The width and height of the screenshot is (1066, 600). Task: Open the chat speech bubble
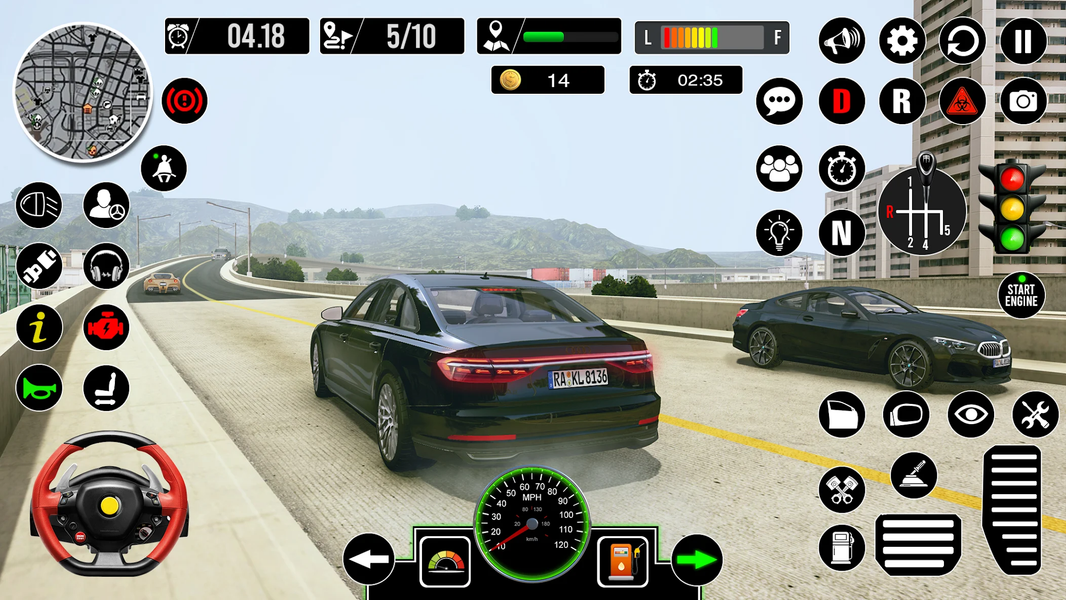[780, 100]
